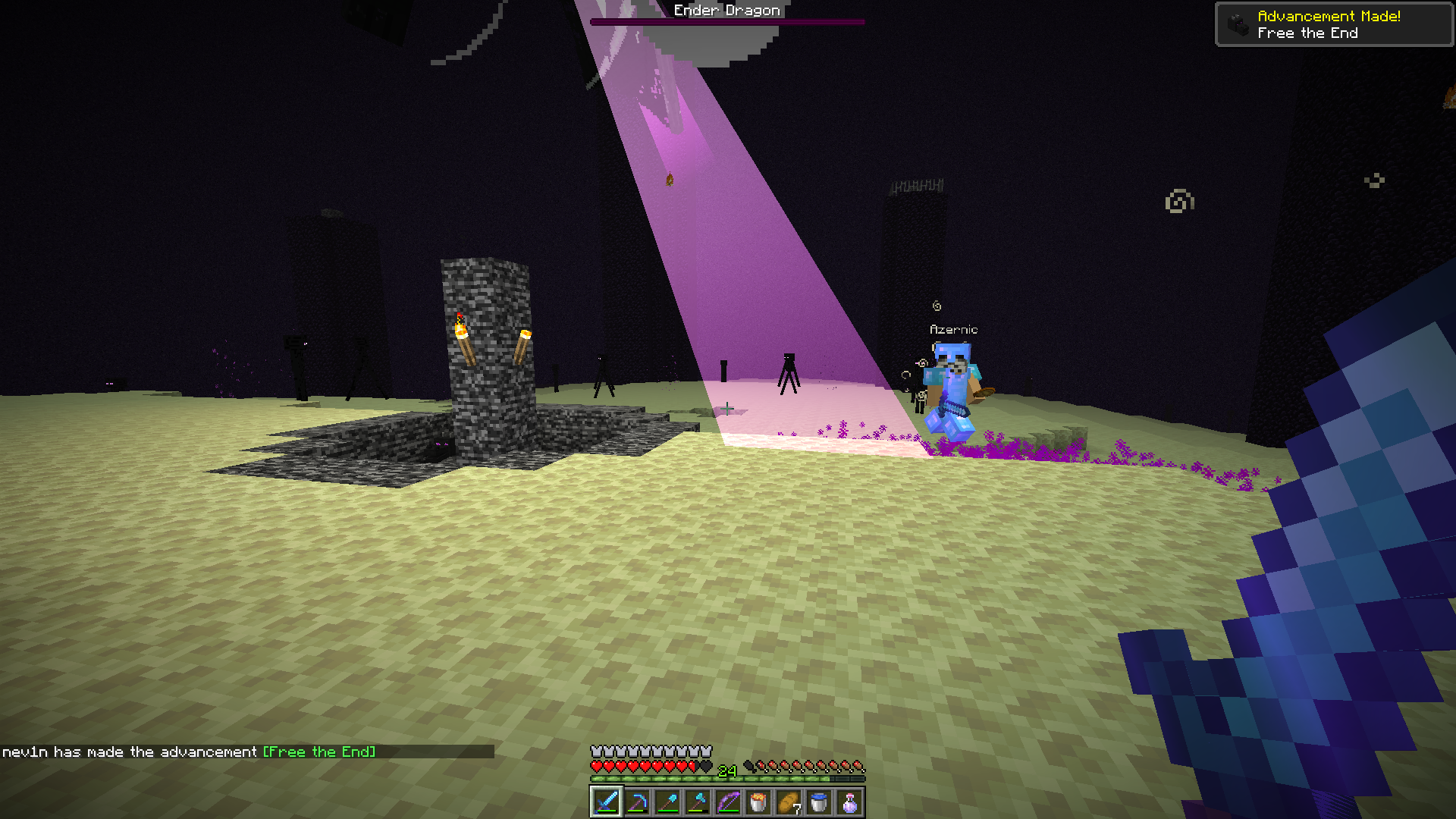This screenshot has height=819, width=1456.
Task: Equip the enchanted bow from the hotbar
Action: [728, 802]
